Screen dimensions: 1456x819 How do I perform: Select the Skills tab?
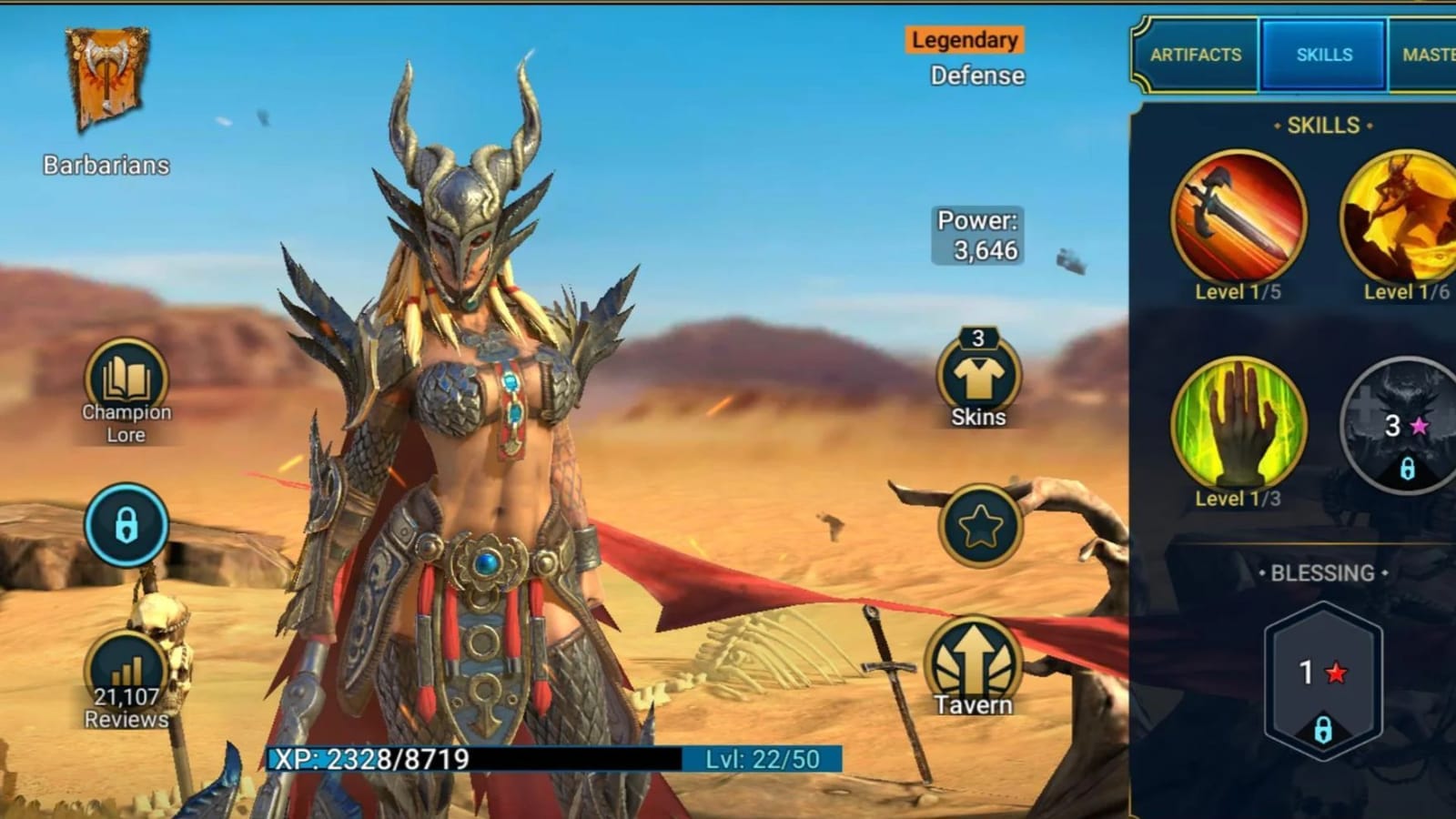(1321, 55)
